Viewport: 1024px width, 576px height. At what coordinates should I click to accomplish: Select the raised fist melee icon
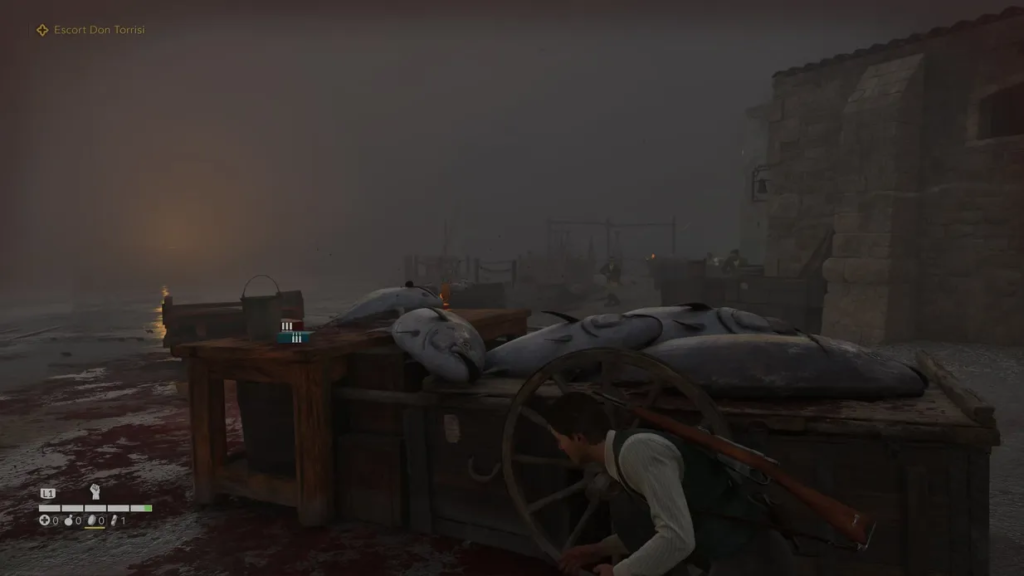coord(95,491)
